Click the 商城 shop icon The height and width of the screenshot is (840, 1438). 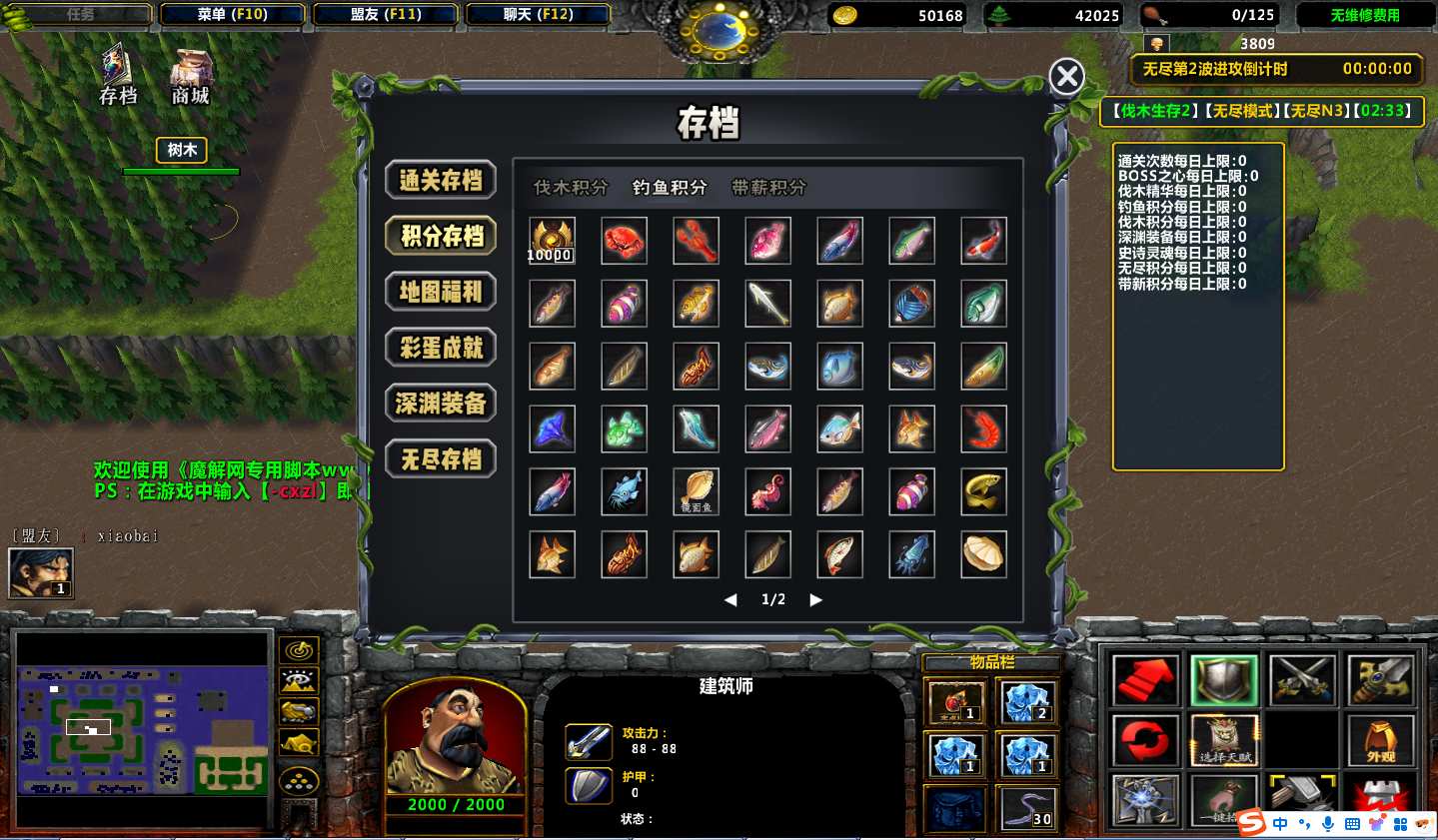pos(190,77)
